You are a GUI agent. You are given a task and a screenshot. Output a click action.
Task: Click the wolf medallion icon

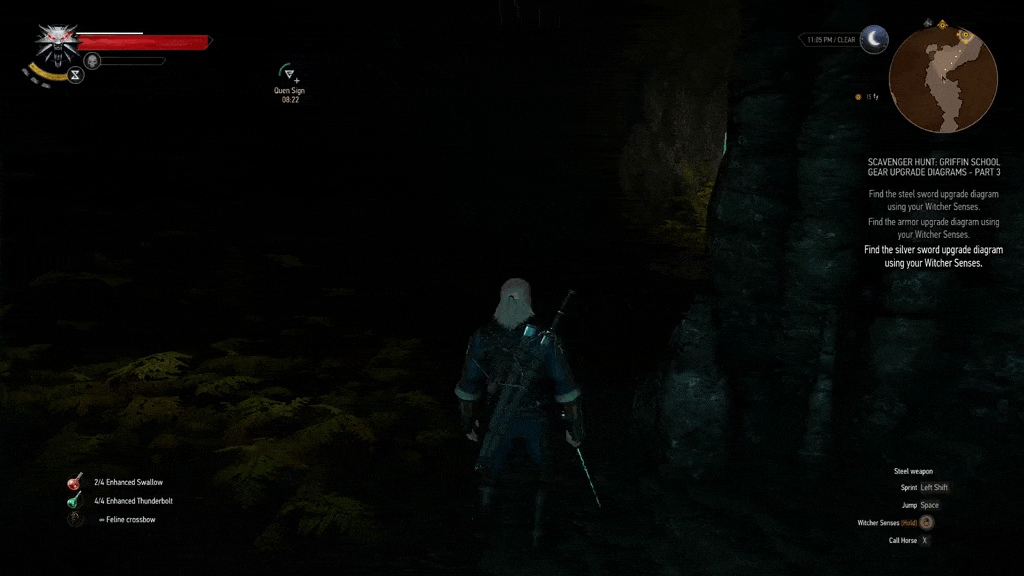click(57, 42)
